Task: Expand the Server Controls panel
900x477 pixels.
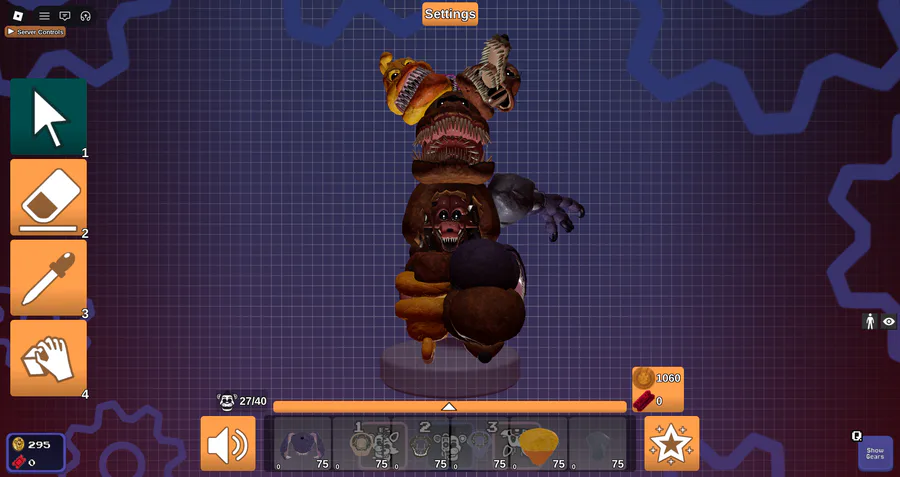Action: pos(36,32)
